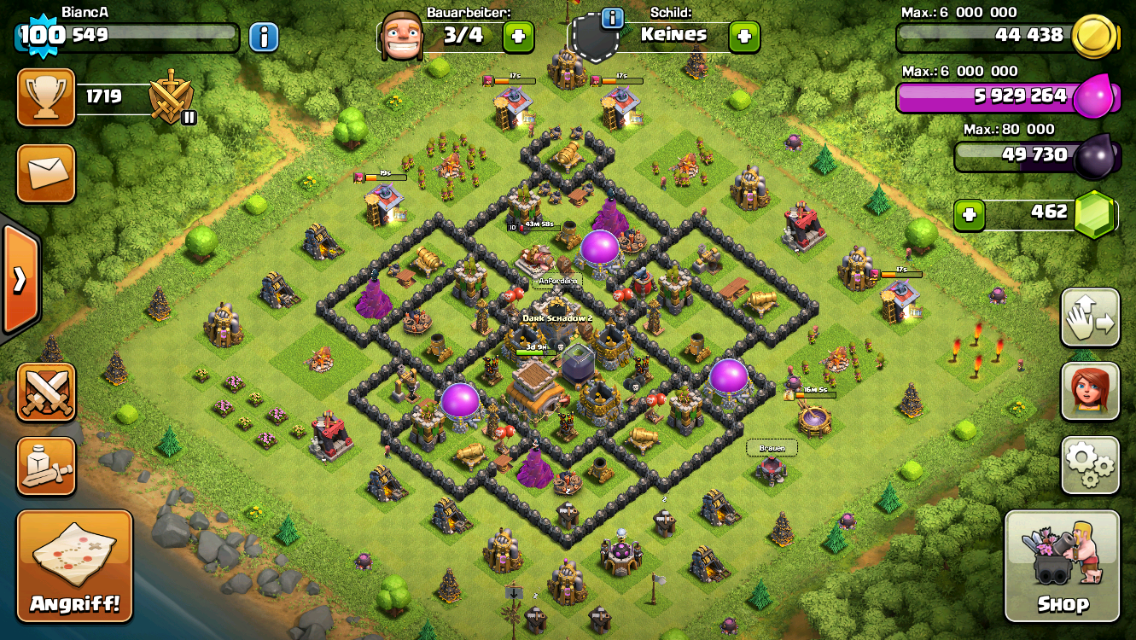Open the crossed swords war button
This screenshot has width=1136, height=640.
46,391
